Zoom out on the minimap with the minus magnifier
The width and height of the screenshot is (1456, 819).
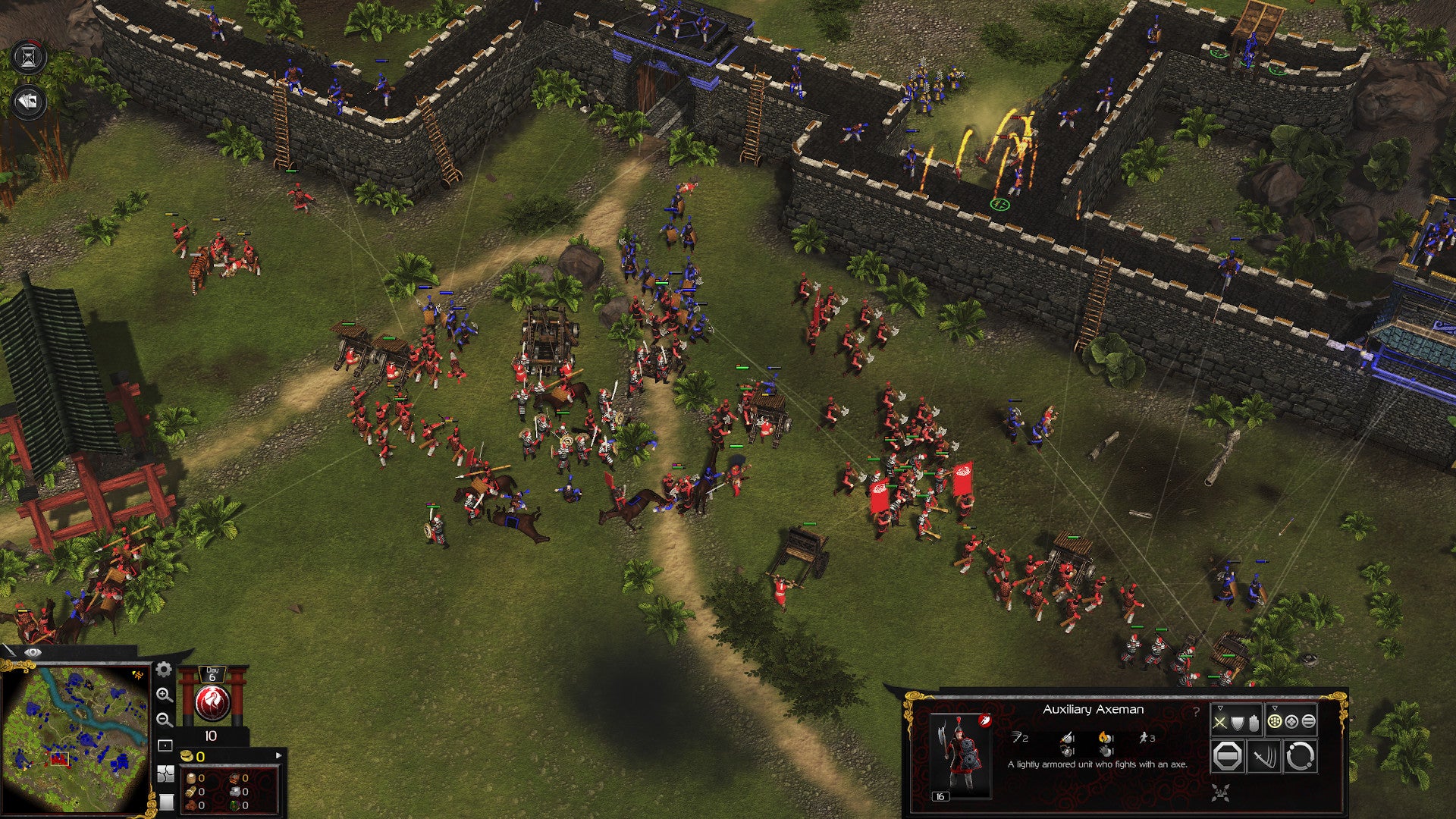[x=165, y=719]
